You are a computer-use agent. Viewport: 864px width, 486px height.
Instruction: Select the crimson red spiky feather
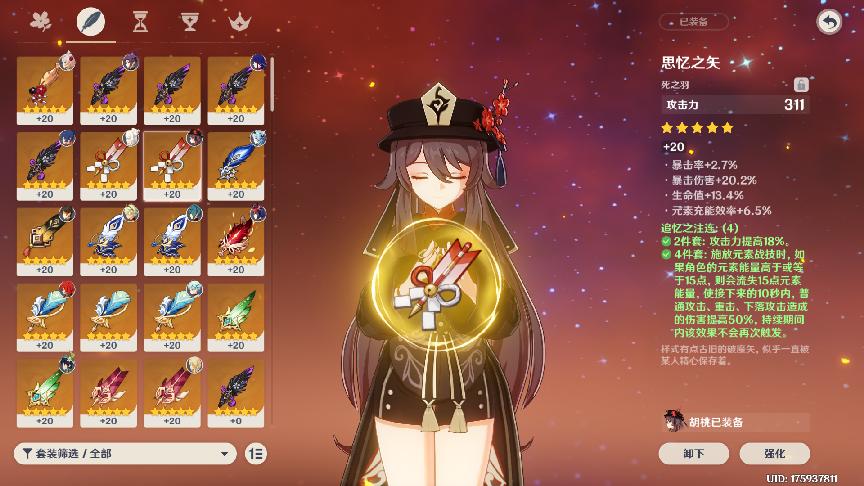click(235, 236)
